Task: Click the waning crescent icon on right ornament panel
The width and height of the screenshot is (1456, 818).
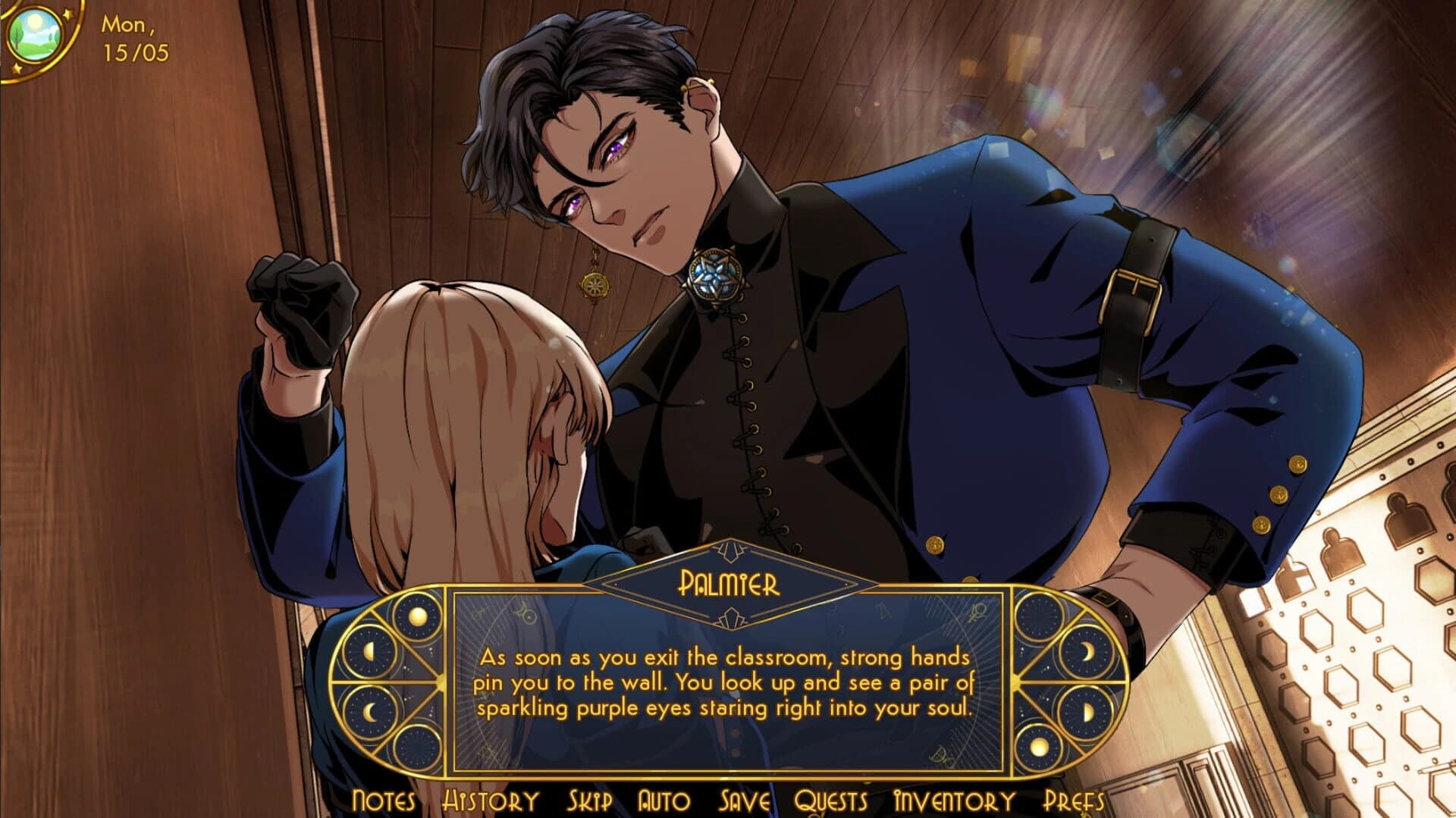Action: click(x=1085, y=650)
